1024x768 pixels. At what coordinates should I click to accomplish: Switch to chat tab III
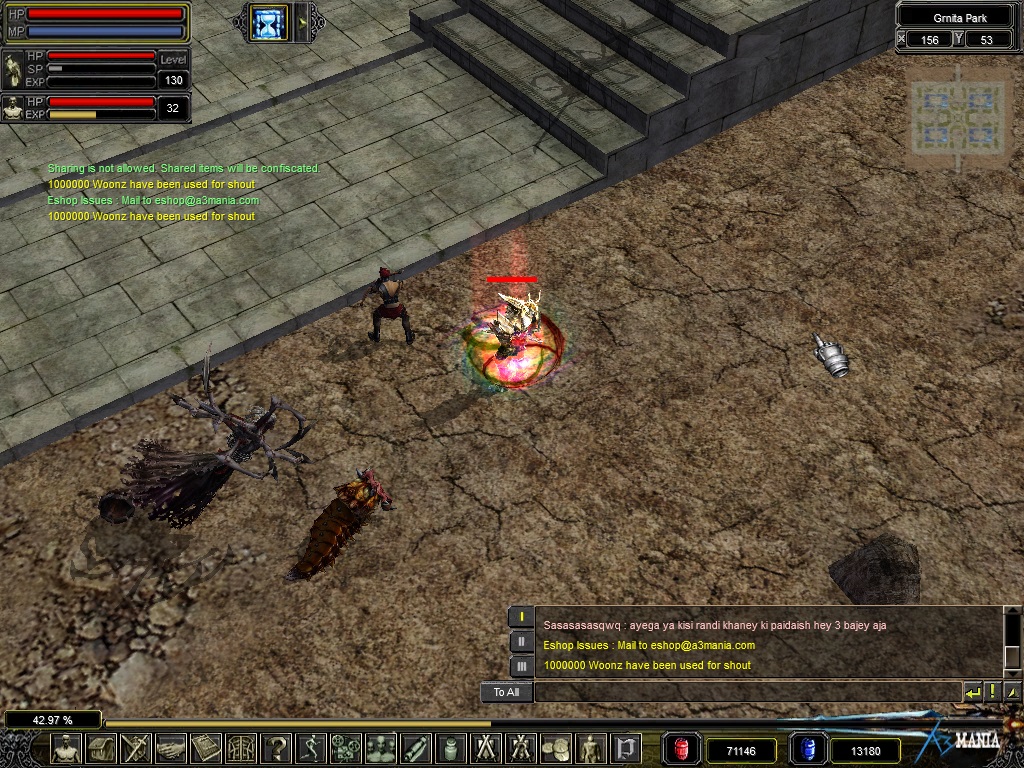point(521,666)
